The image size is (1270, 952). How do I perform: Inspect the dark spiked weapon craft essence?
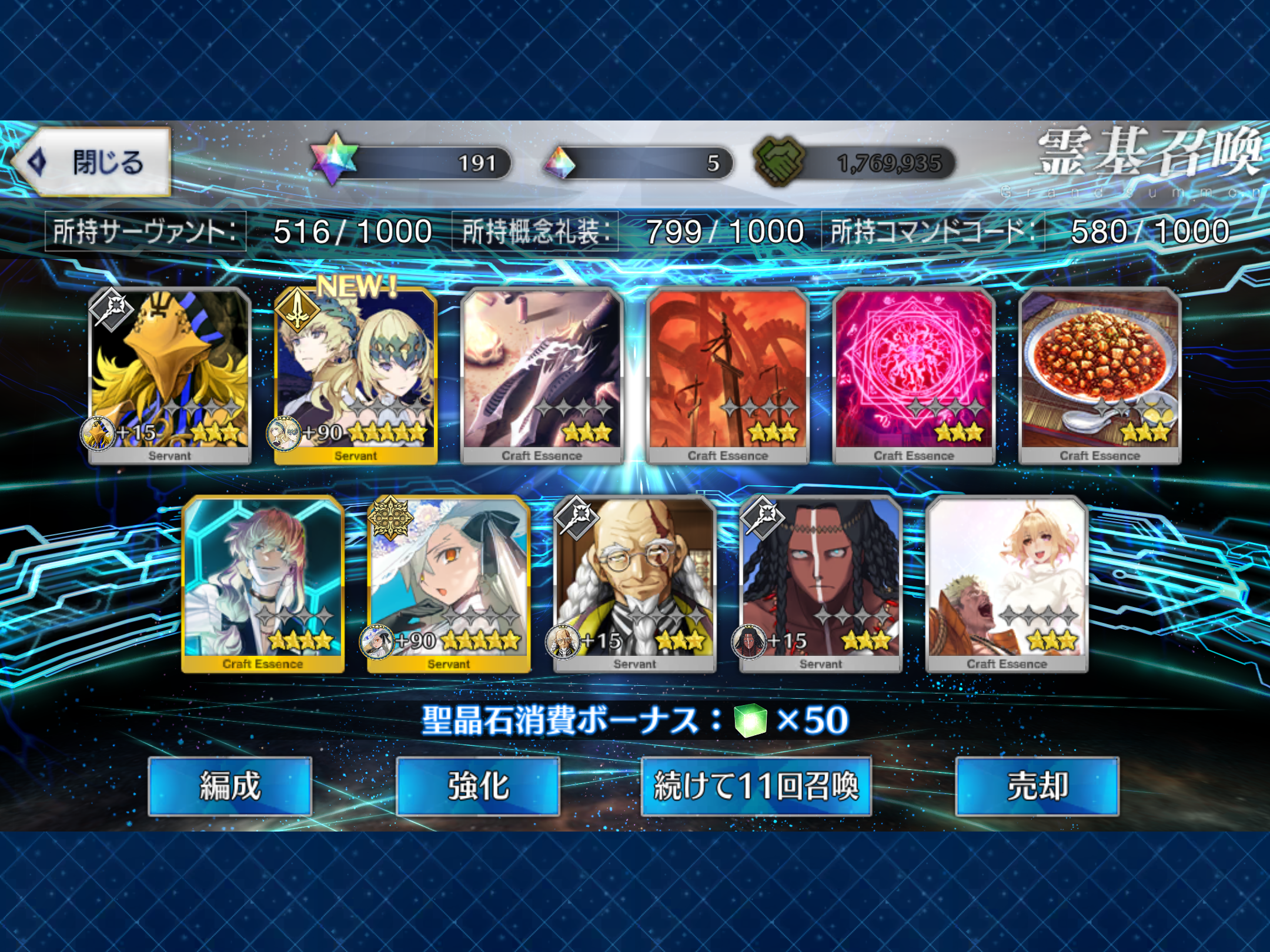coord(542,375)
